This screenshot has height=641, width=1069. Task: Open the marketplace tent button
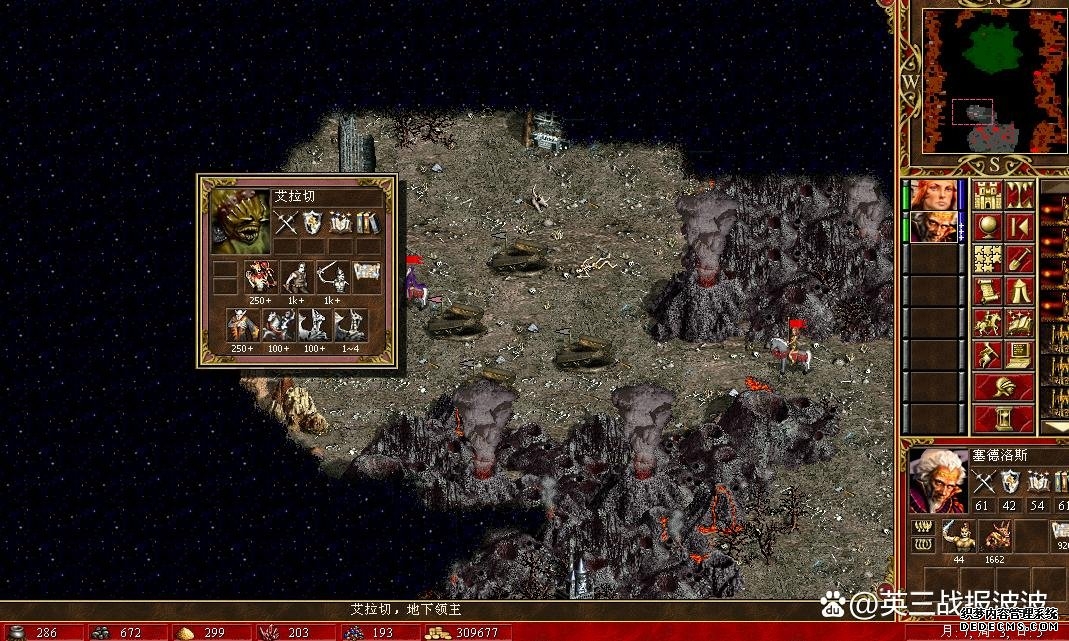[1019, 291]
